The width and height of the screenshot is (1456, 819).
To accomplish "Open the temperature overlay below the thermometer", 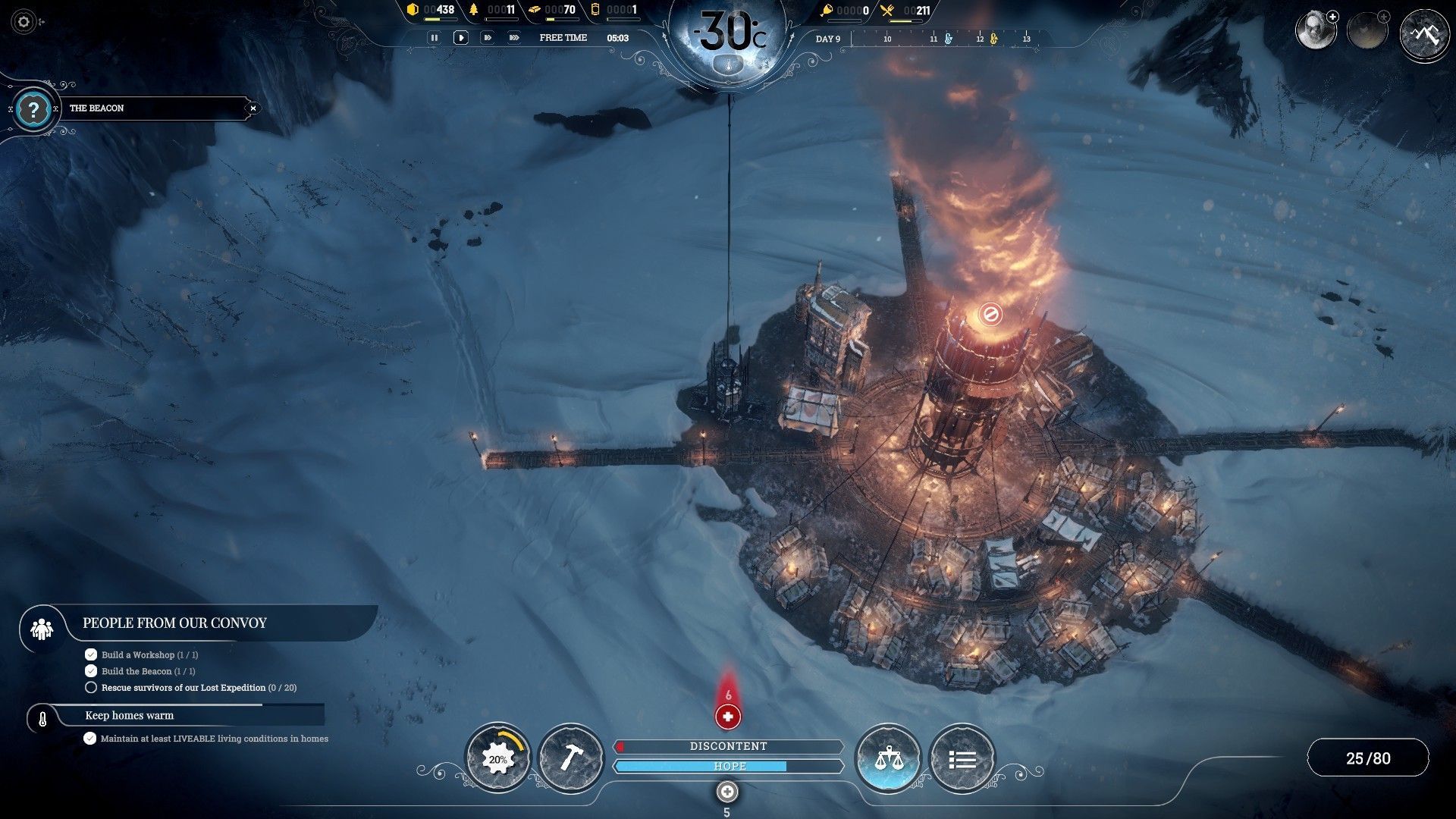I will (x=728, y=67).
